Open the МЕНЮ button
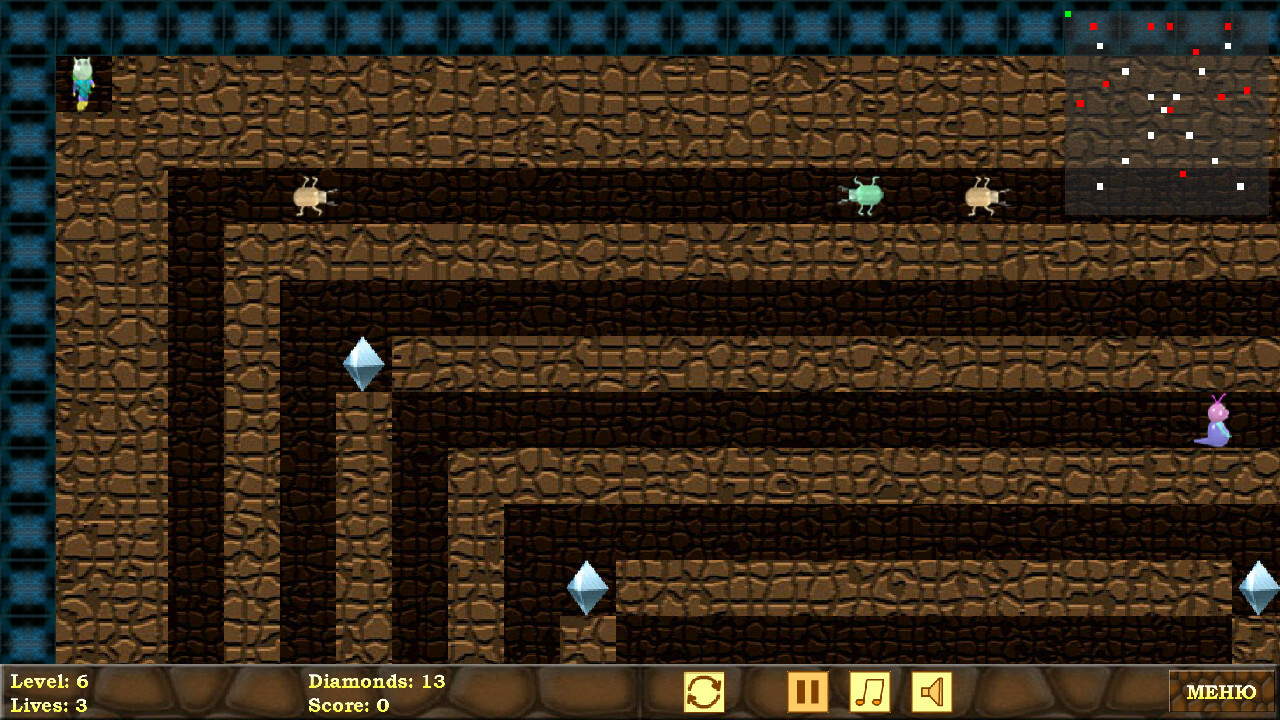1280x720 pixels. click(1223, 691)
